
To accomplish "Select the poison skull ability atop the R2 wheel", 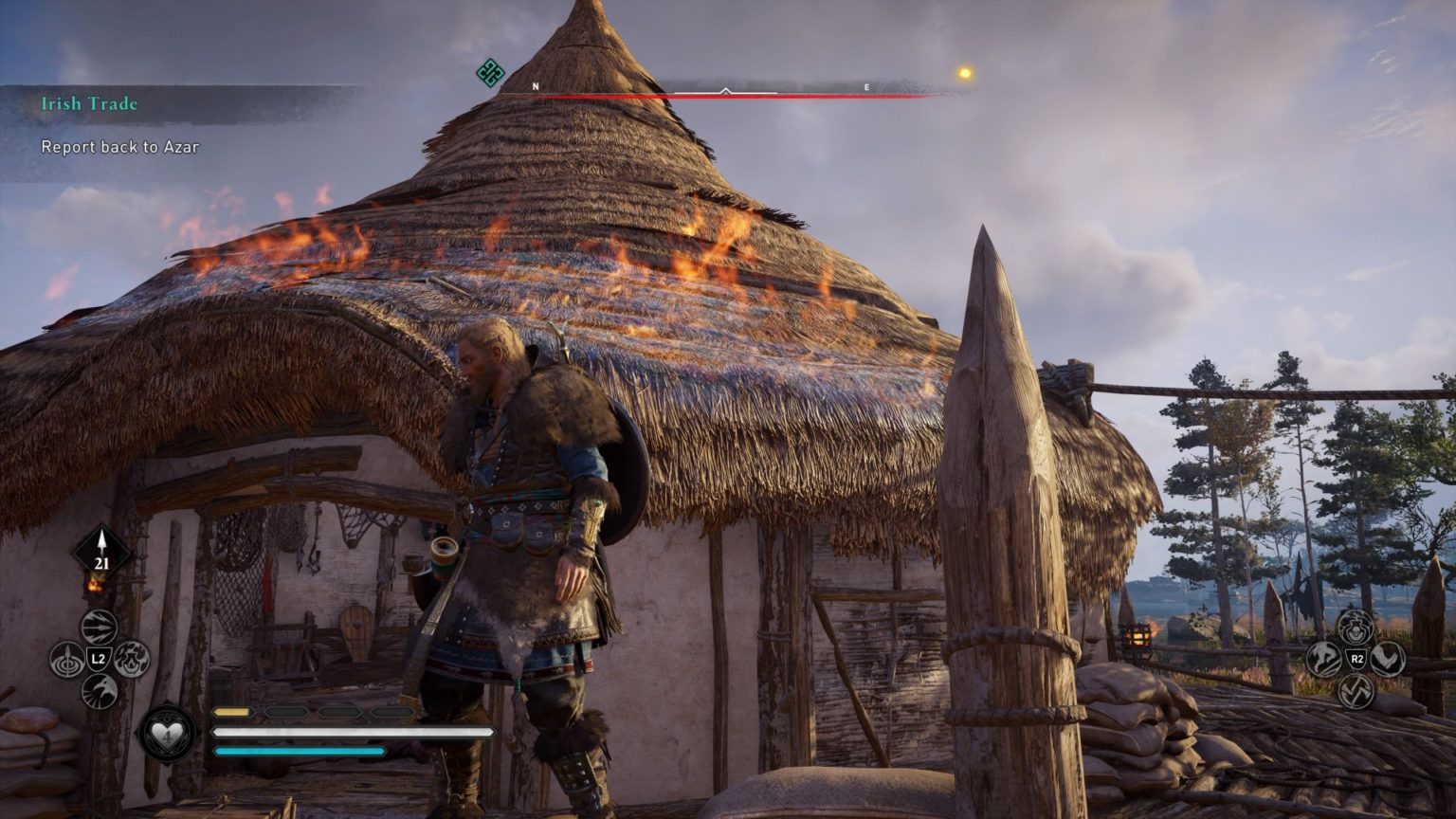I will tap(1355, 627).
